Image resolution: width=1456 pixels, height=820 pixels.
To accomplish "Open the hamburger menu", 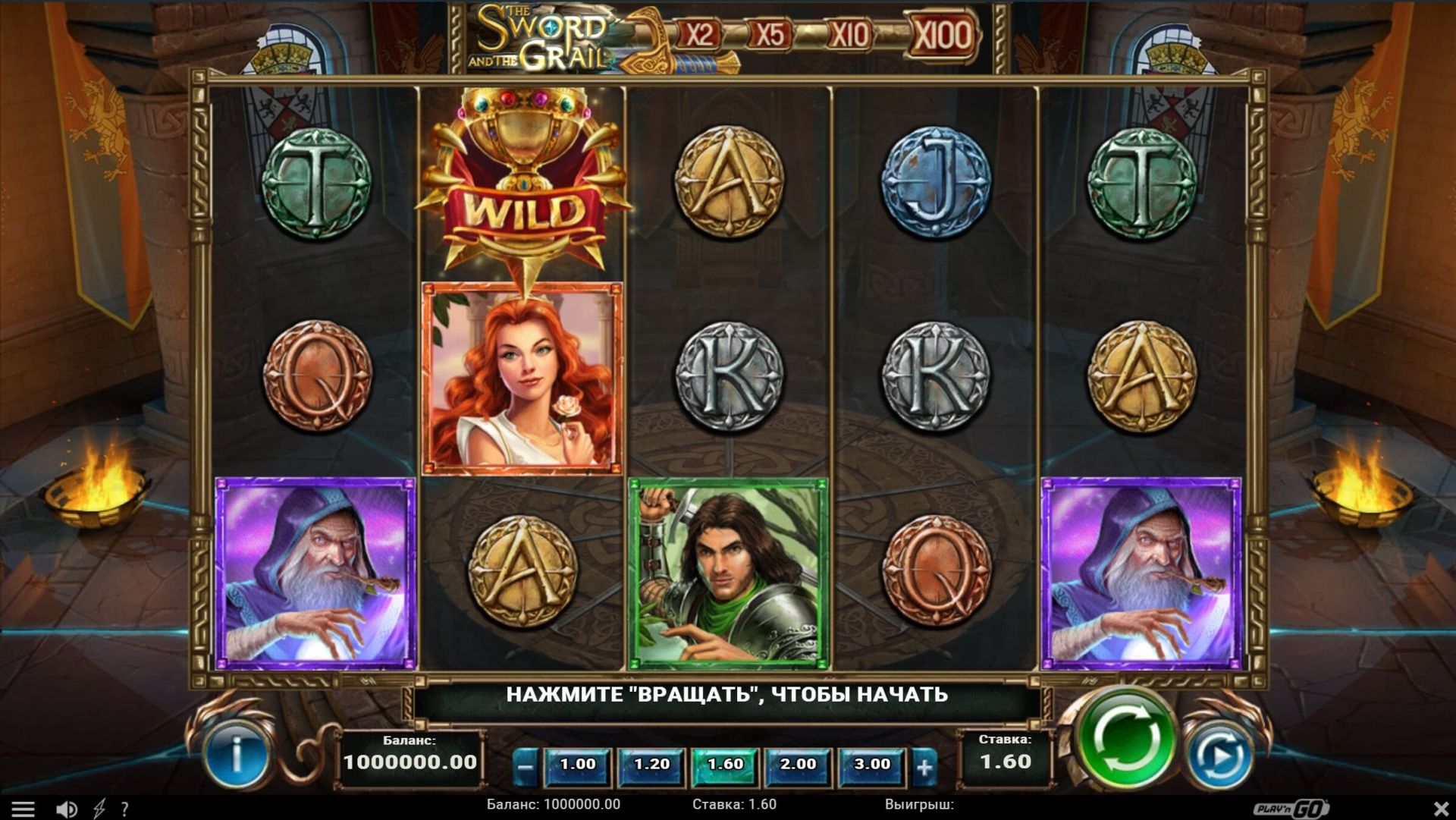I will point(23,809).
